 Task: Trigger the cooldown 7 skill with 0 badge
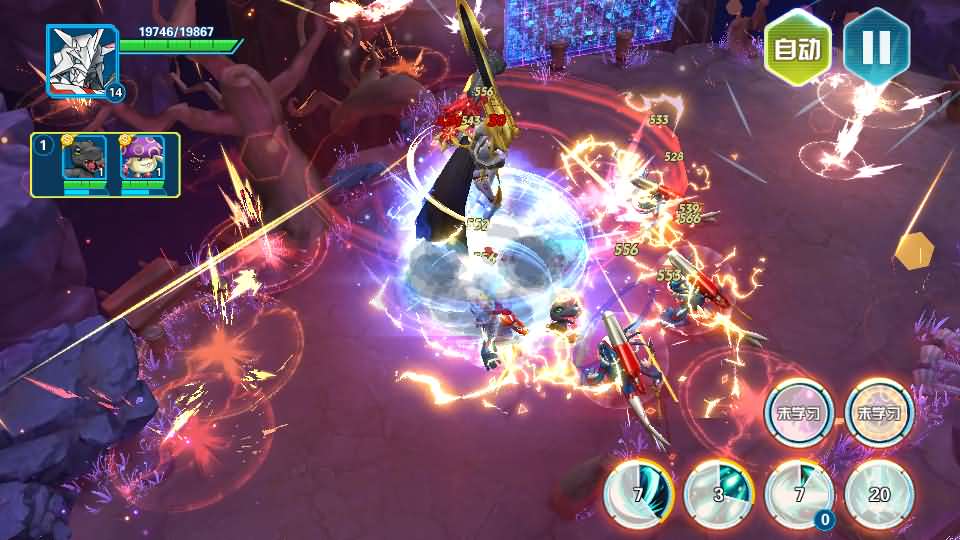pyautogui.click(x=799, y=495)
